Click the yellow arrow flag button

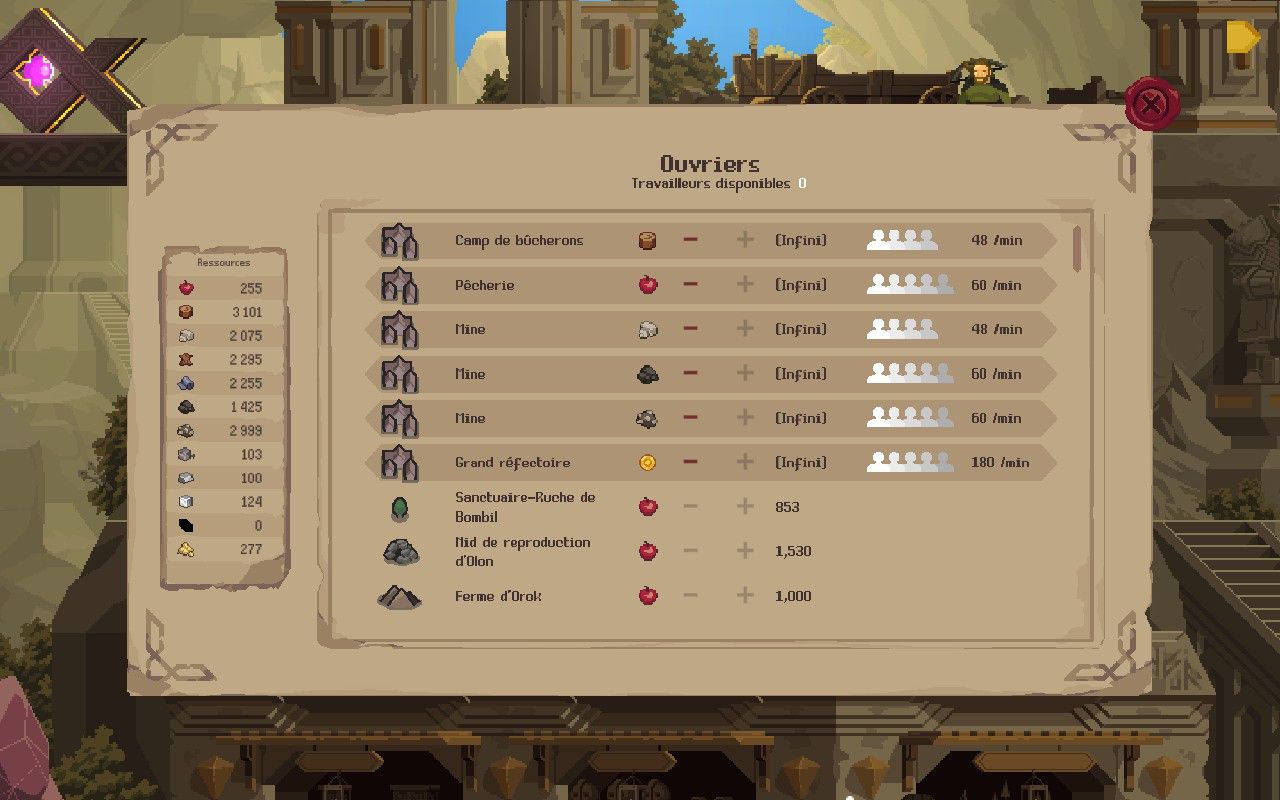point(1243,37)
